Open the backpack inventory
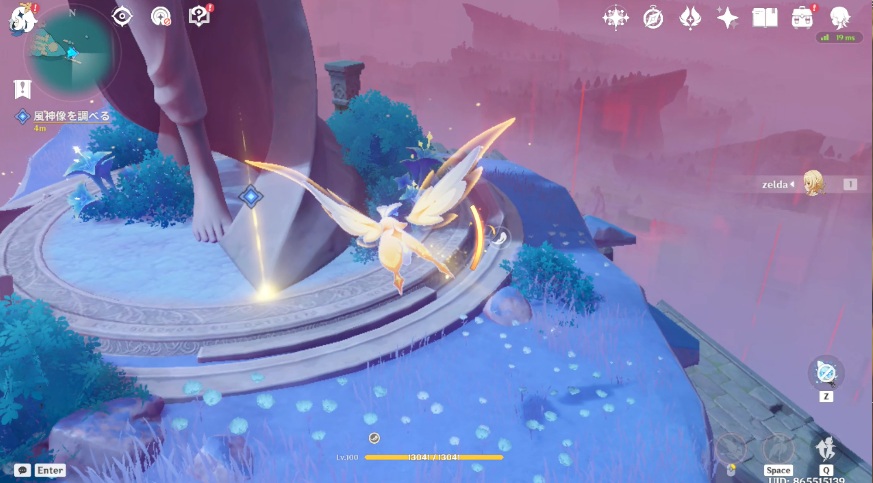Screen dimensions: 873x483 click(802, 17)
